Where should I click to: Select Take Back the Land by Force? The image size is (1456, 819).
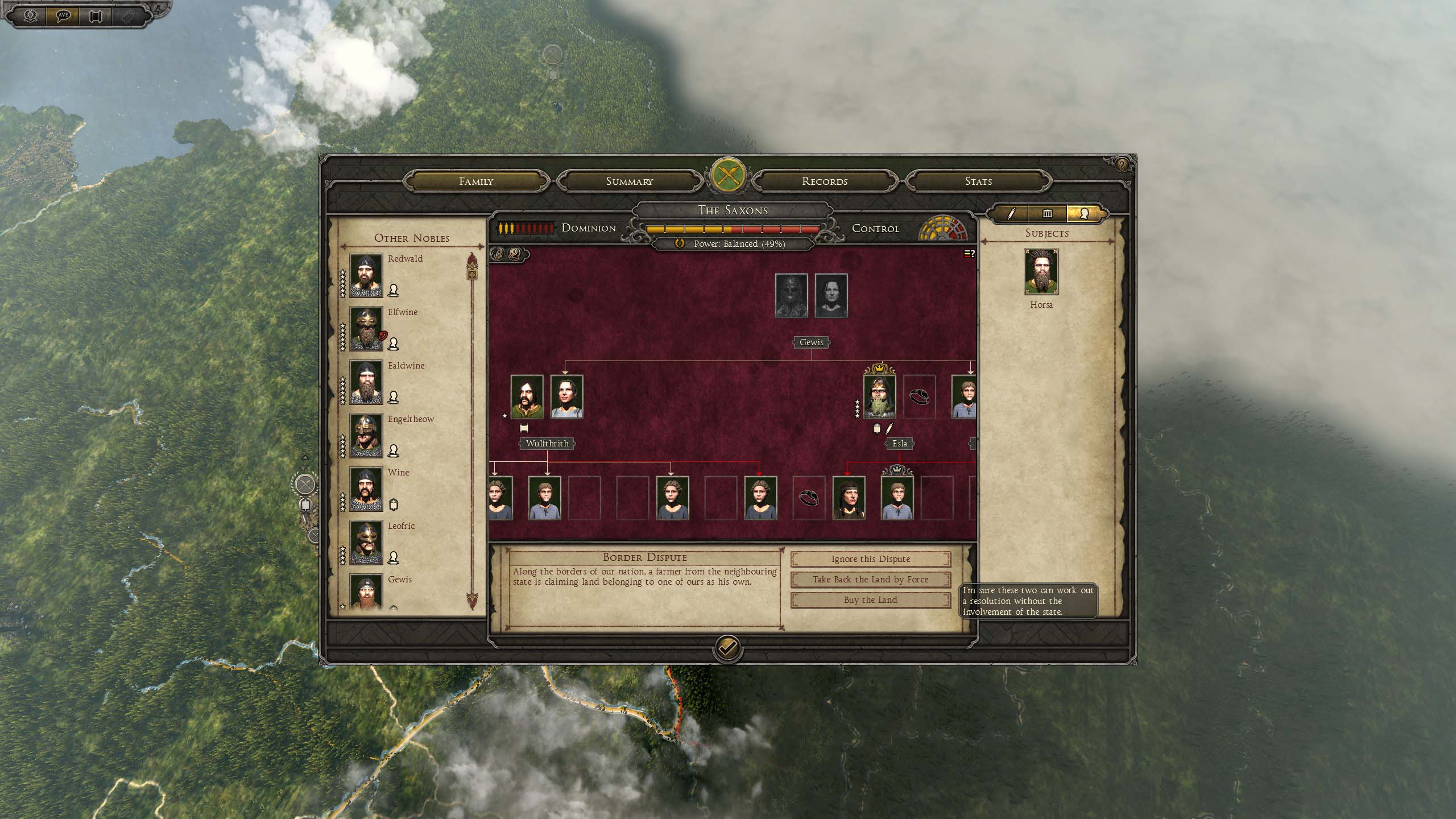point(870,580)
